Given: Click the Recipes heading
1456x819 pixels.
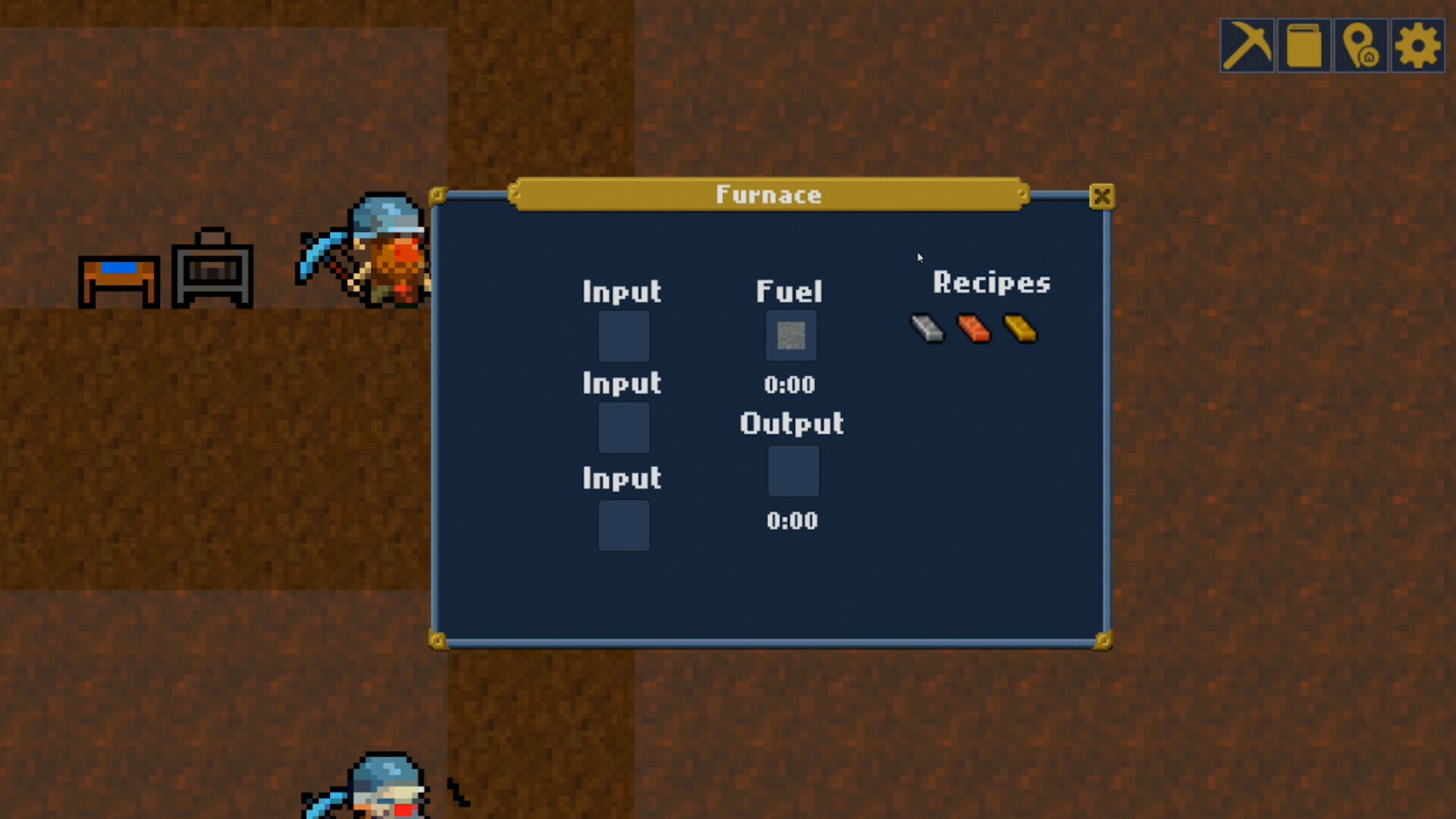Looking at the screenshot, I should pyautogui.click(x=992, y=282).
